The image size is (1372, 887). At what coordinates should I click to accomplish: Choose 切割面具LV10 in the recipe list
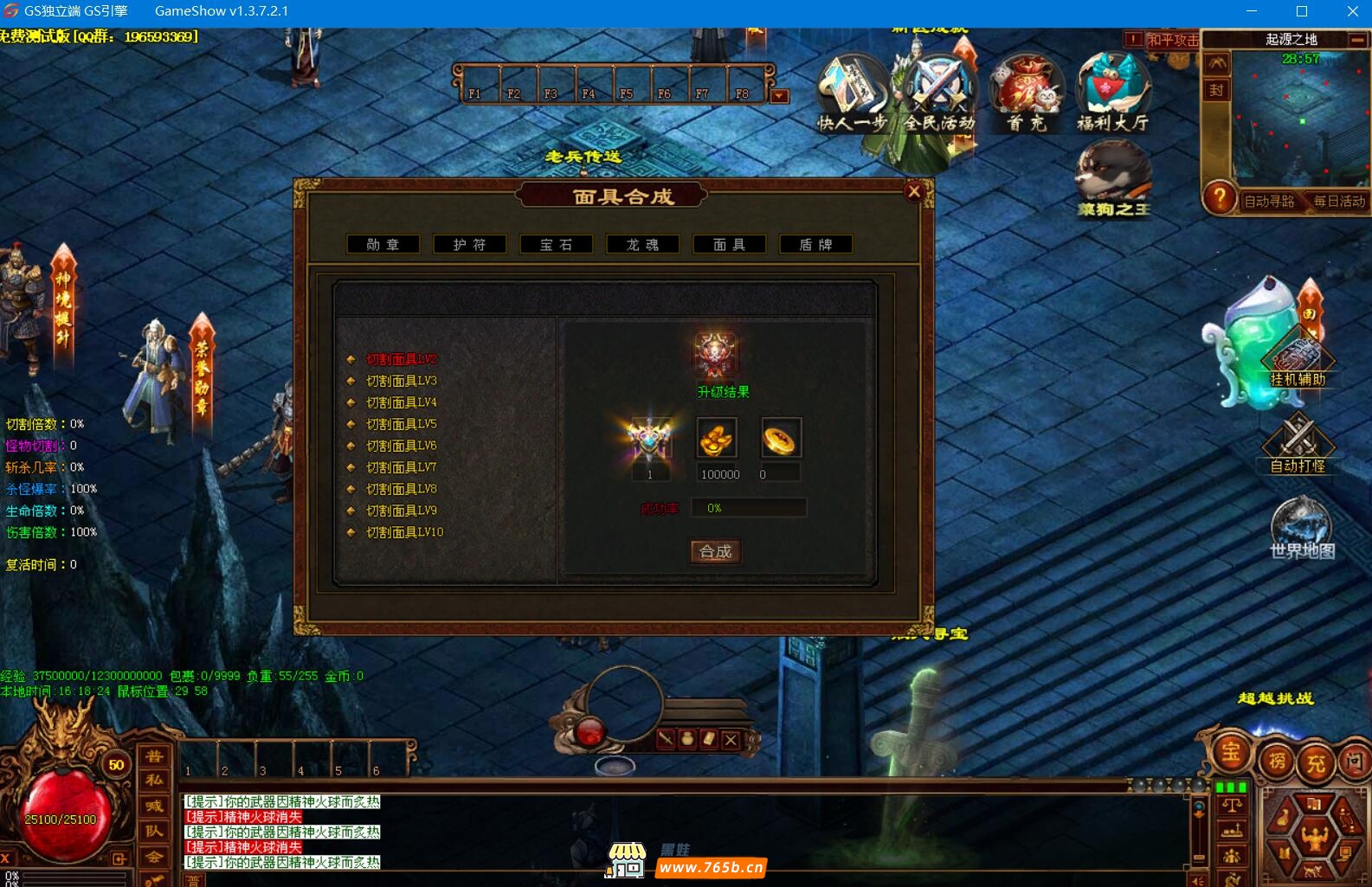coord(404,532)
